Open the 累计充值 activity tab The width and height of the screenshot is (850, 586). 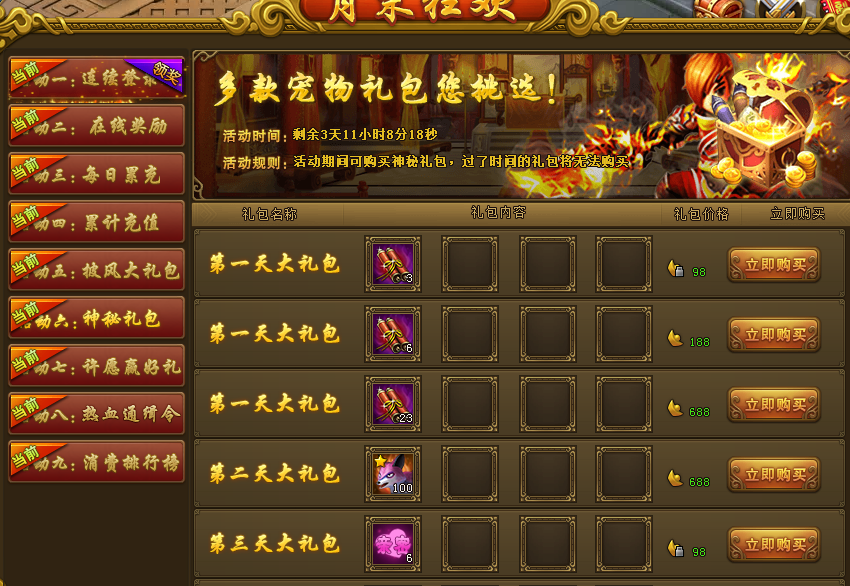(x=97, y=222)
